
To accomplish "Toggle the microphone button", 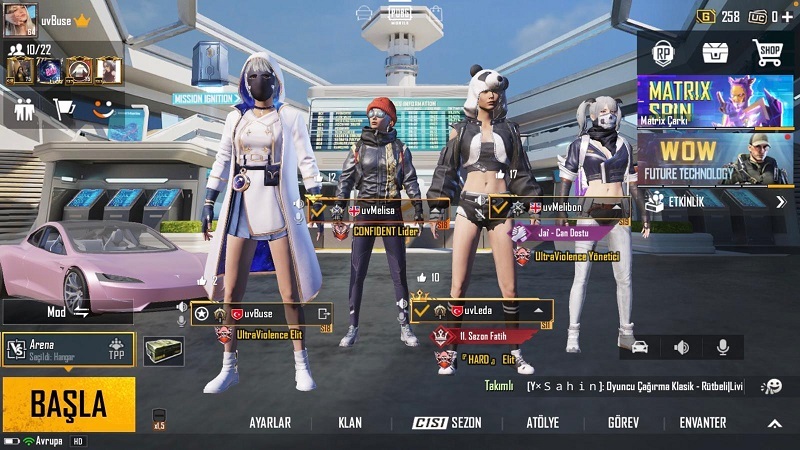I will click(722, 347).
